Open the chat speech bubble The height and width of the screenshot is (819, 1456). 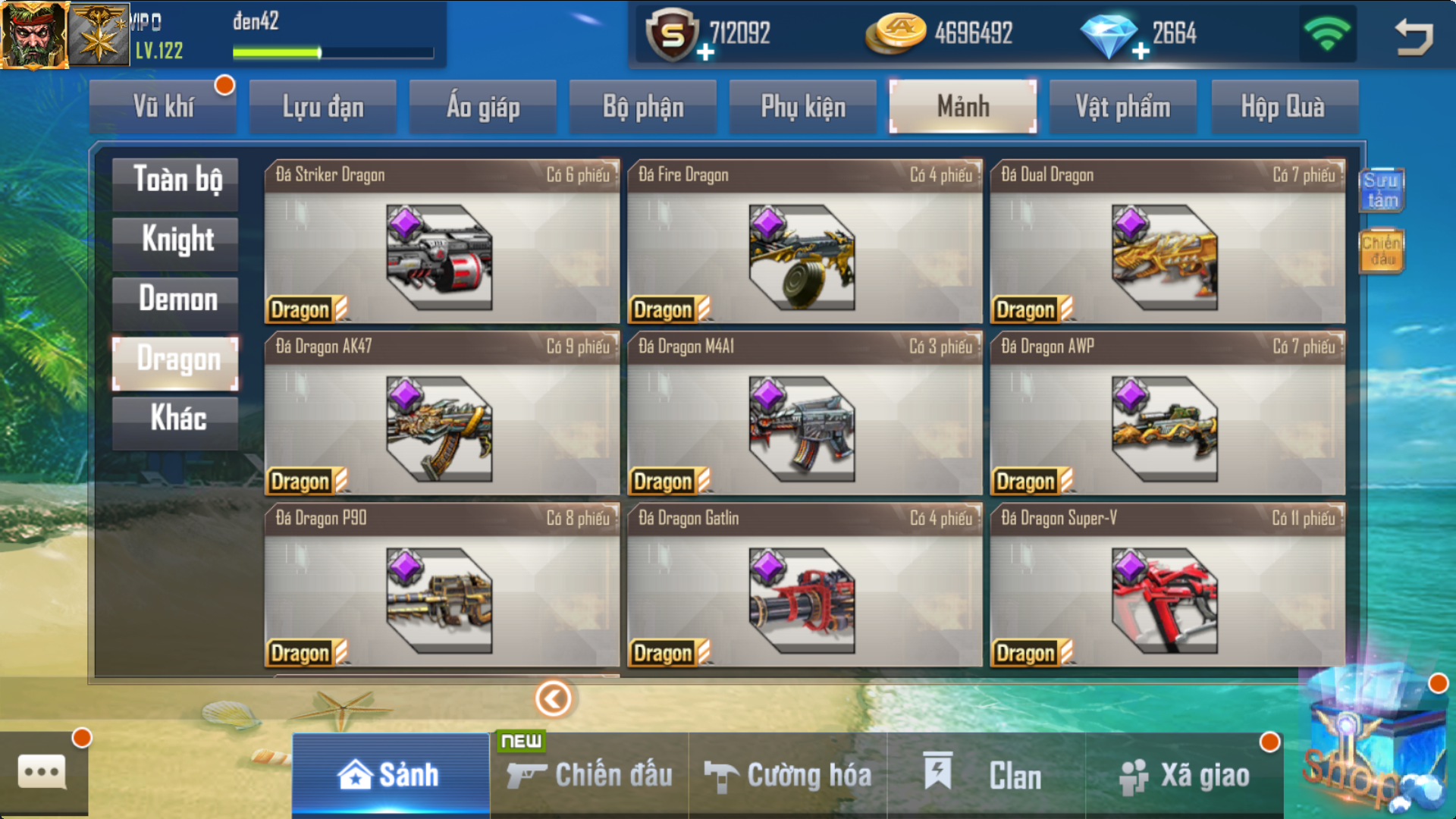42,773
